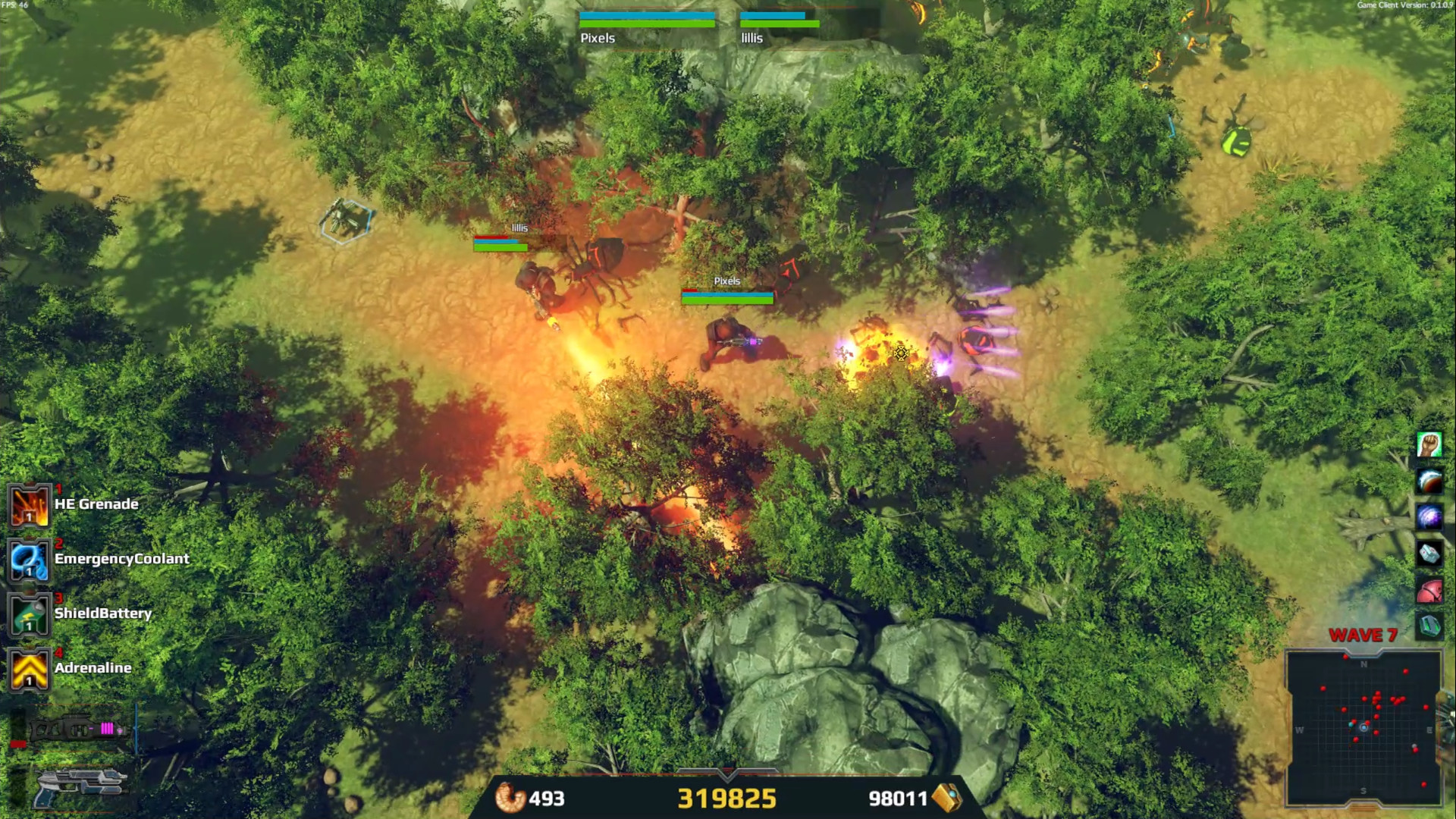Screen dimensions: 1456x819
Task: Expand the score banner chevron
Action: coord(726,772)
